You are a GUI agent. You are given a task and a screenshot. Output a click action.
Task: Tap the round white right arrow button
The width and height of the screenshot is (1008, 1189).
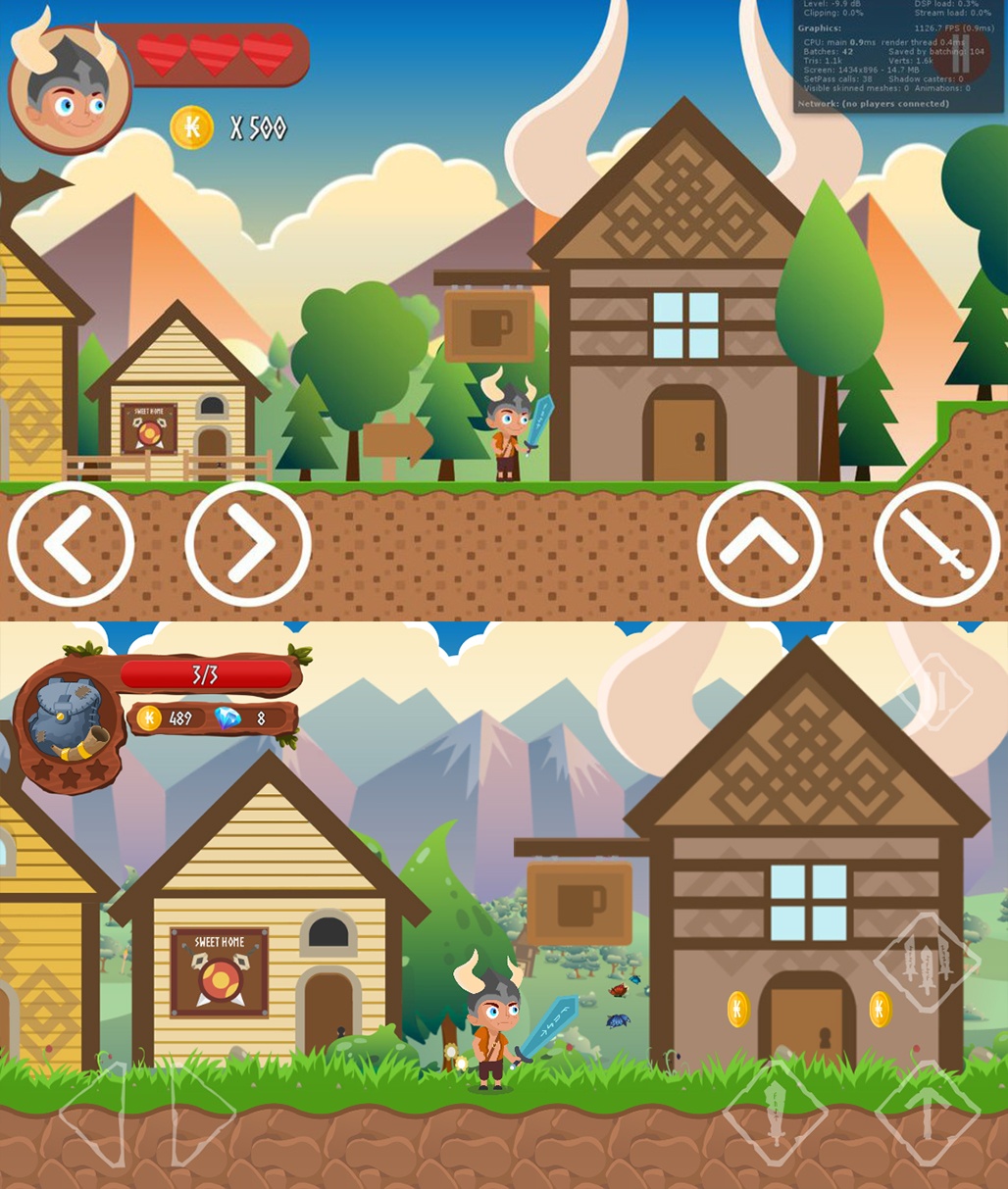point(248,544)
